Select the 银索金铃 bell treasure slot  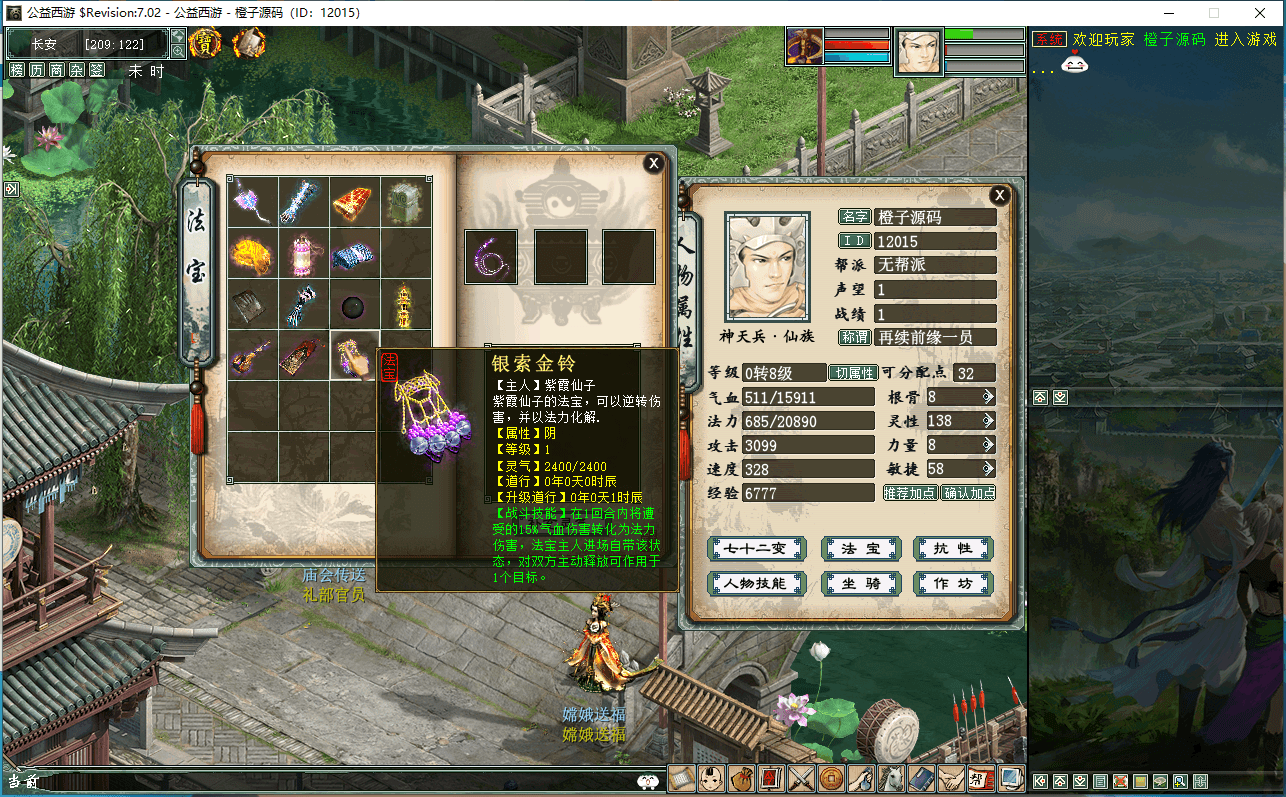click(355, 356)
